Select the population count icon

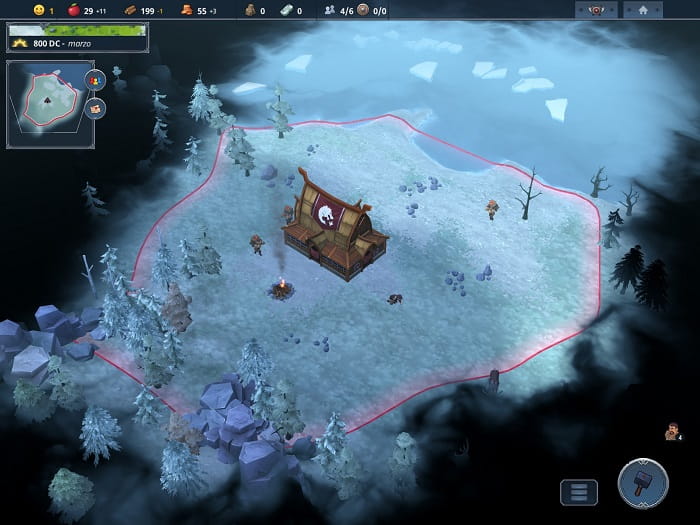(330, 10)
